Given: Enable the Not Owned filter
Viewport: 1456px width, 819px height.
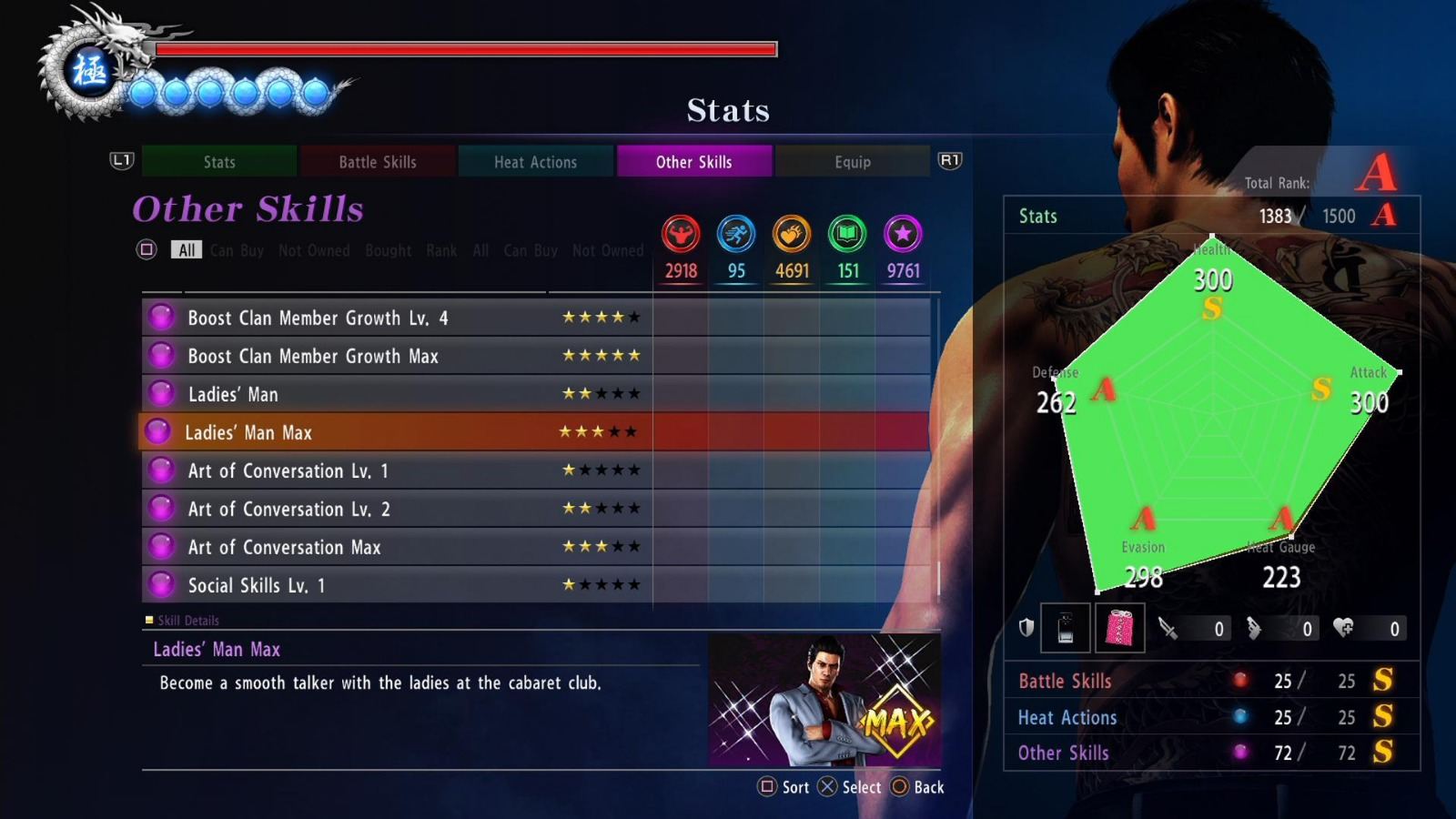Looking at the screenshot, I should point(315,250).
